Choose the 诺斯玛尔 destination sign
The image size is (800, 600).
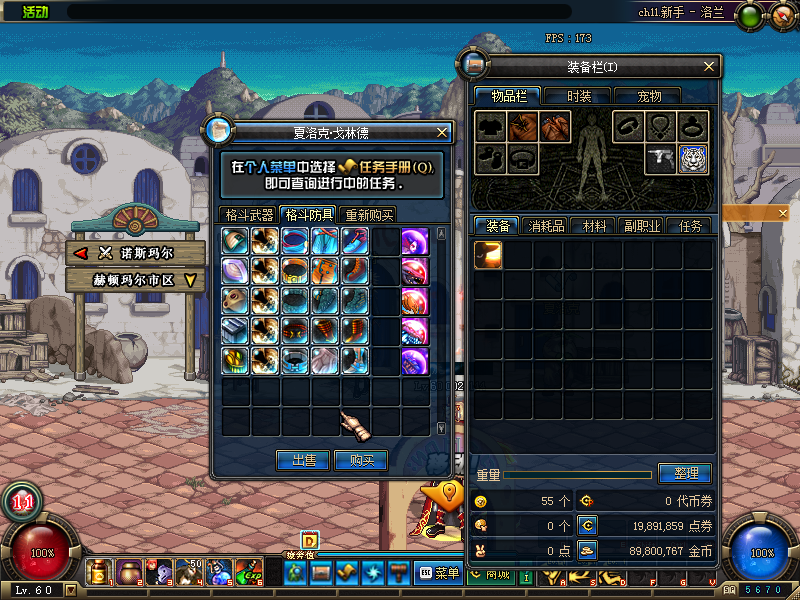coord(135,253)
